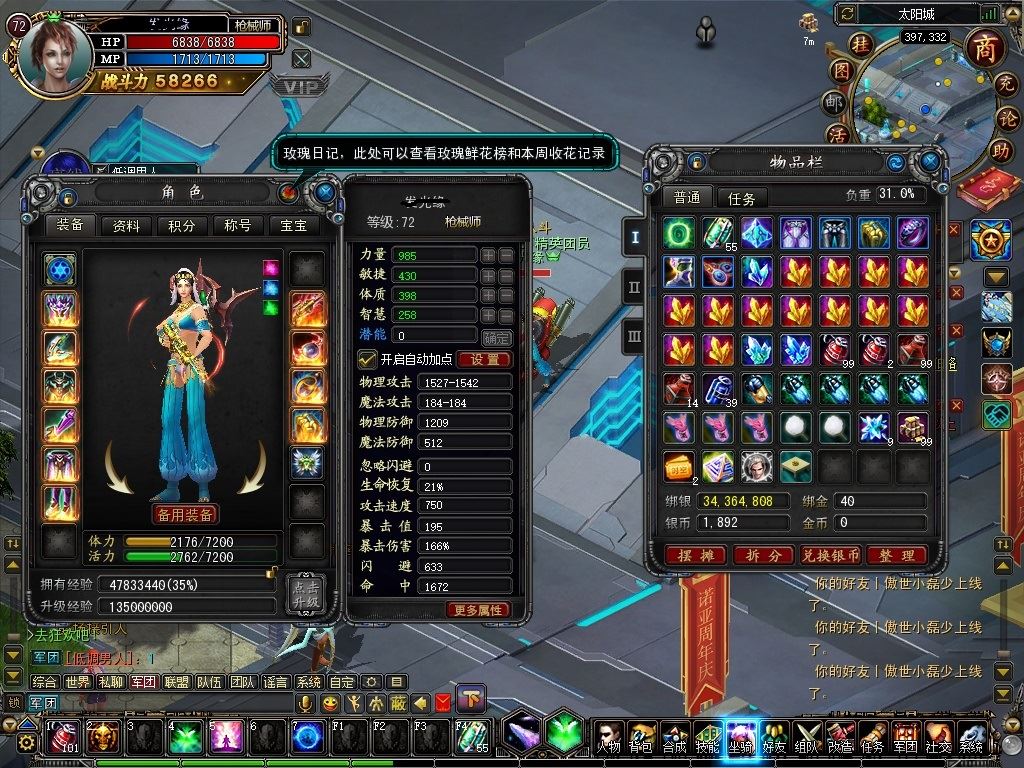Click the 备用装备 spare equipment button
This screenshot has width=1024, height=768.
184,514
